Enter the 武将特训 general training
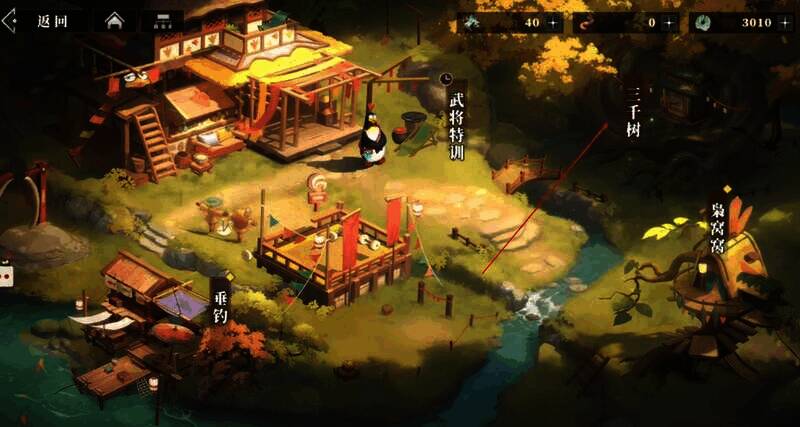 click(x=457, y=125)
